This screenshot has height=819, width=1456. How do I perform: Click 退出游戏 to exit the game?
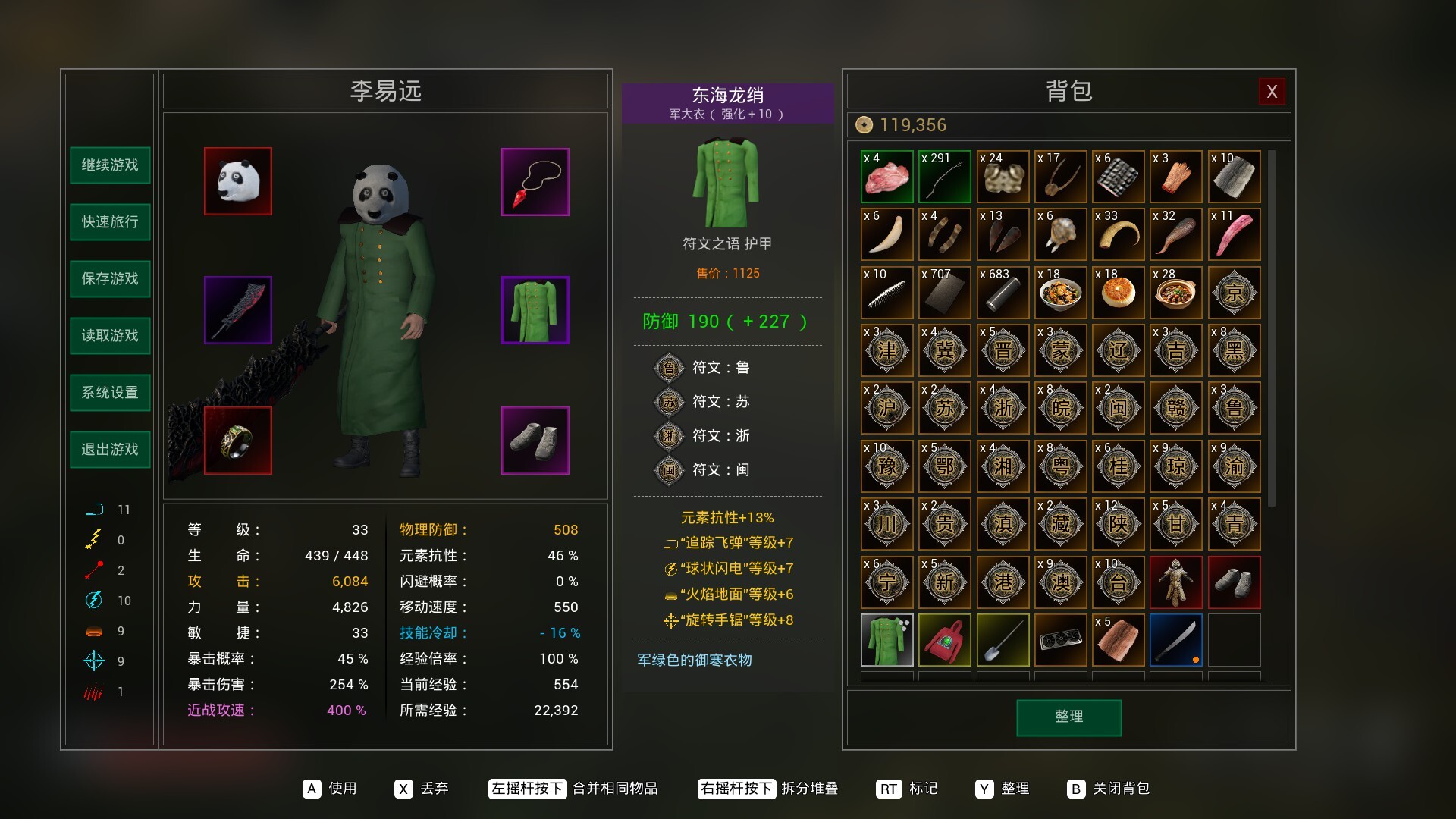(x=109, y=449)
